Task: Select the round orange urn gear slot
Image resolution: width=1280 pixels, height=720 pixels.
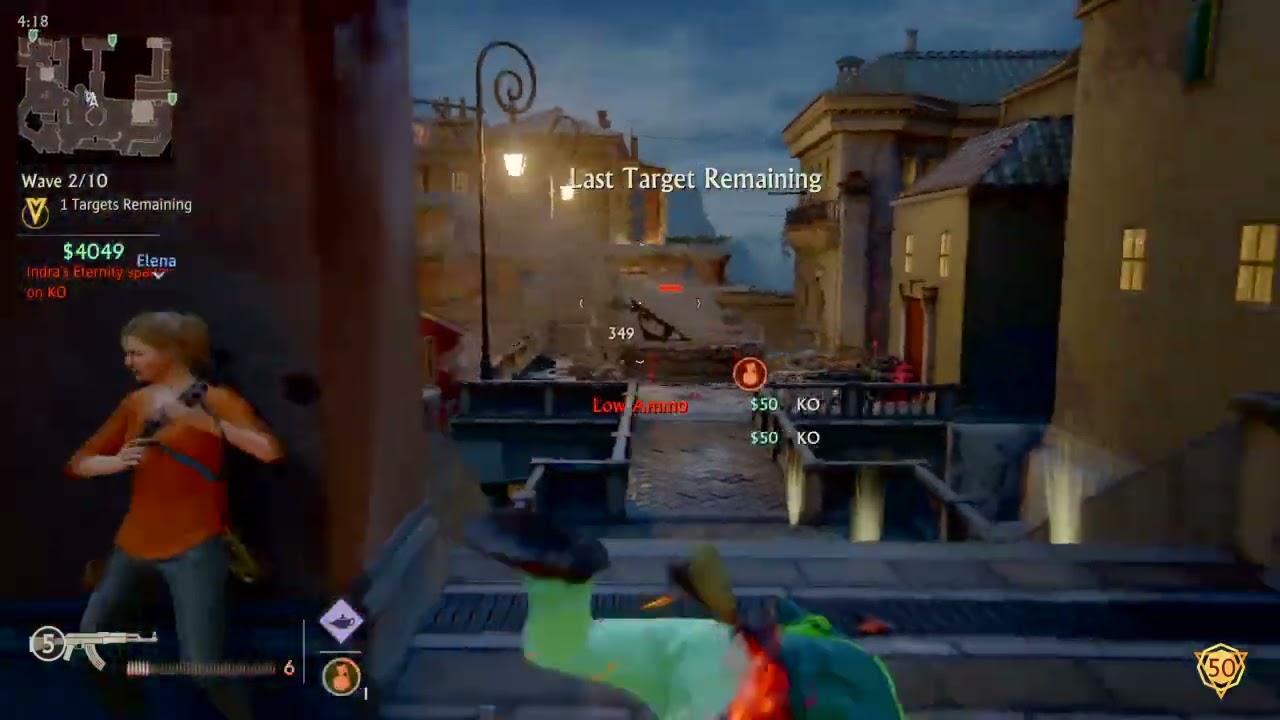Action: tap(341, 676)
